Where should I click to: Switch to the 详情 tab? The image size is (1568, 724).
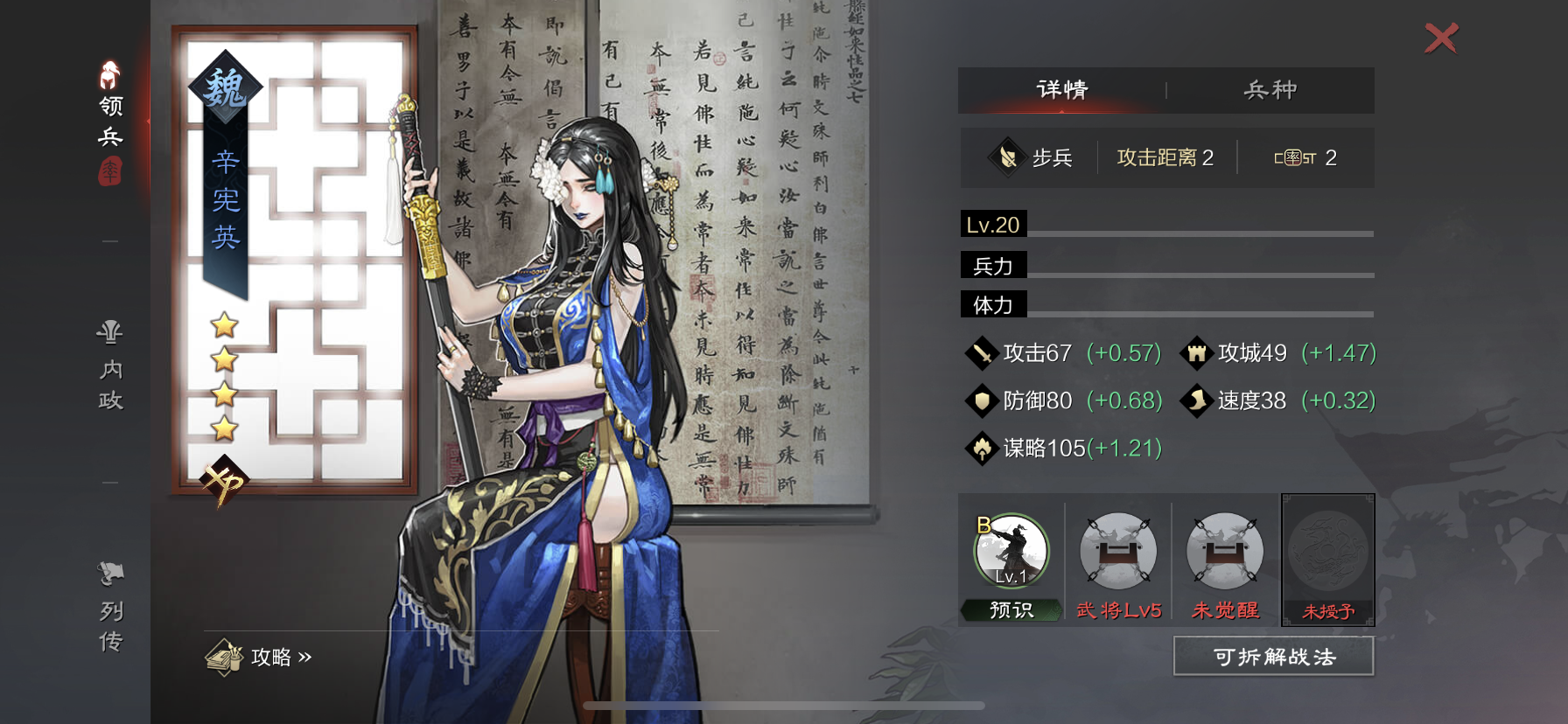[x=1063, y=89]
